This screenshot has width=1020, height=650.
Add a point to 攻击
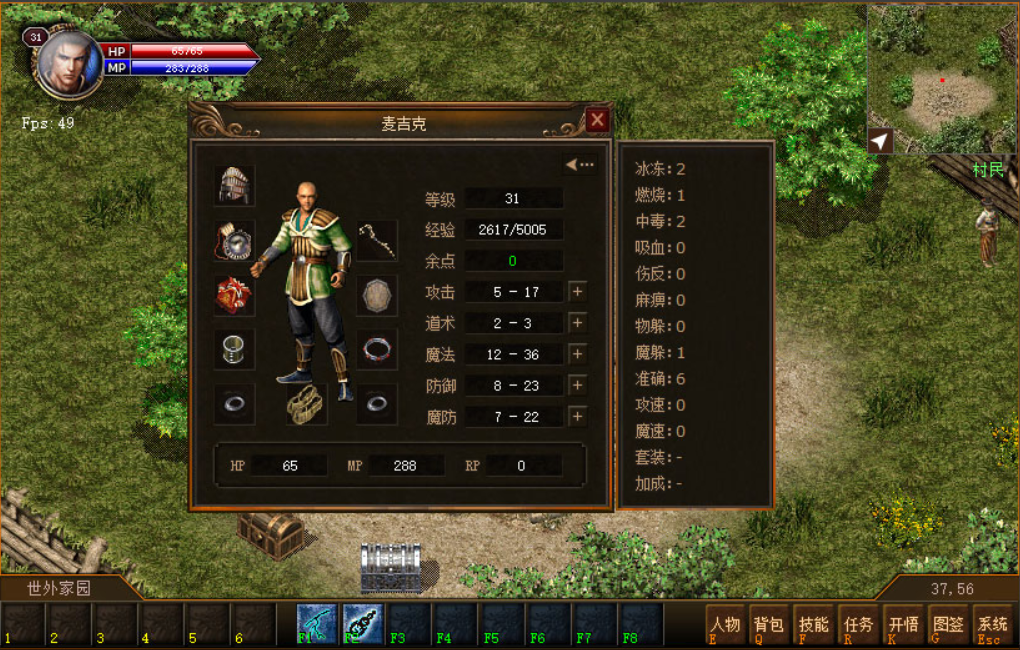(x=577, y=292)
